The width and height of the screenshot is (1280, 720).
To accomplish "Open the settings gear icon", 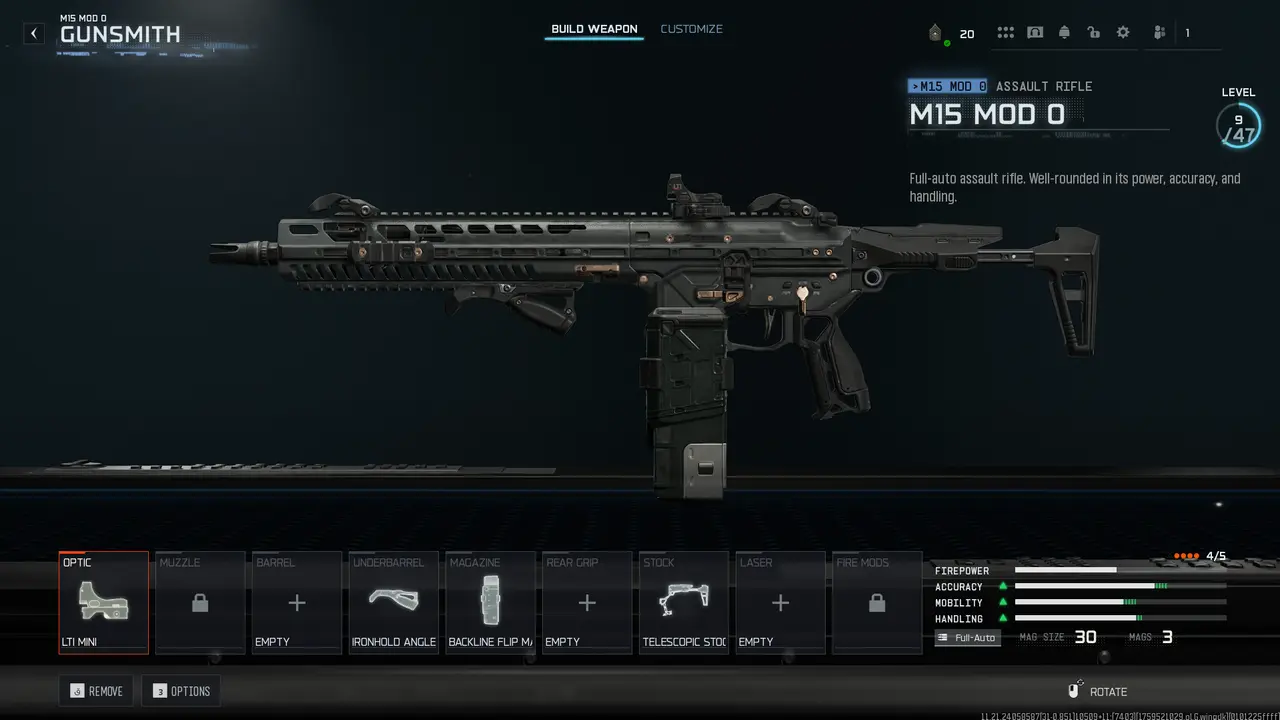I will point(1123,33).
